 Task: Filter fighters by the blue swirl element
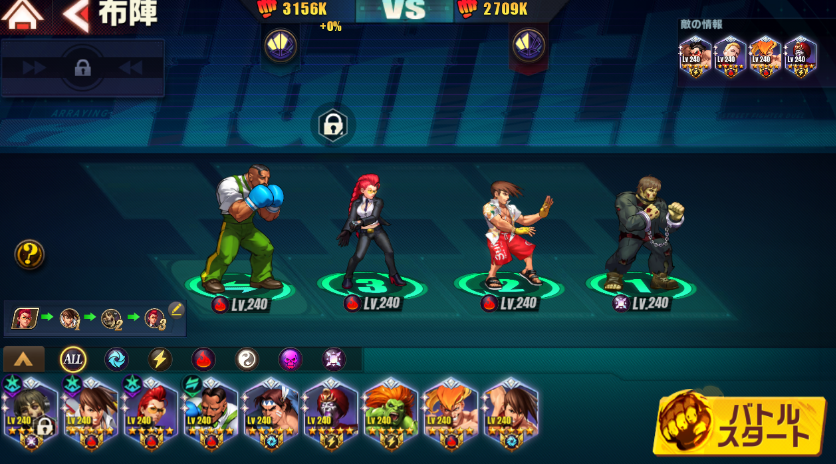click(x=116, y=359)
